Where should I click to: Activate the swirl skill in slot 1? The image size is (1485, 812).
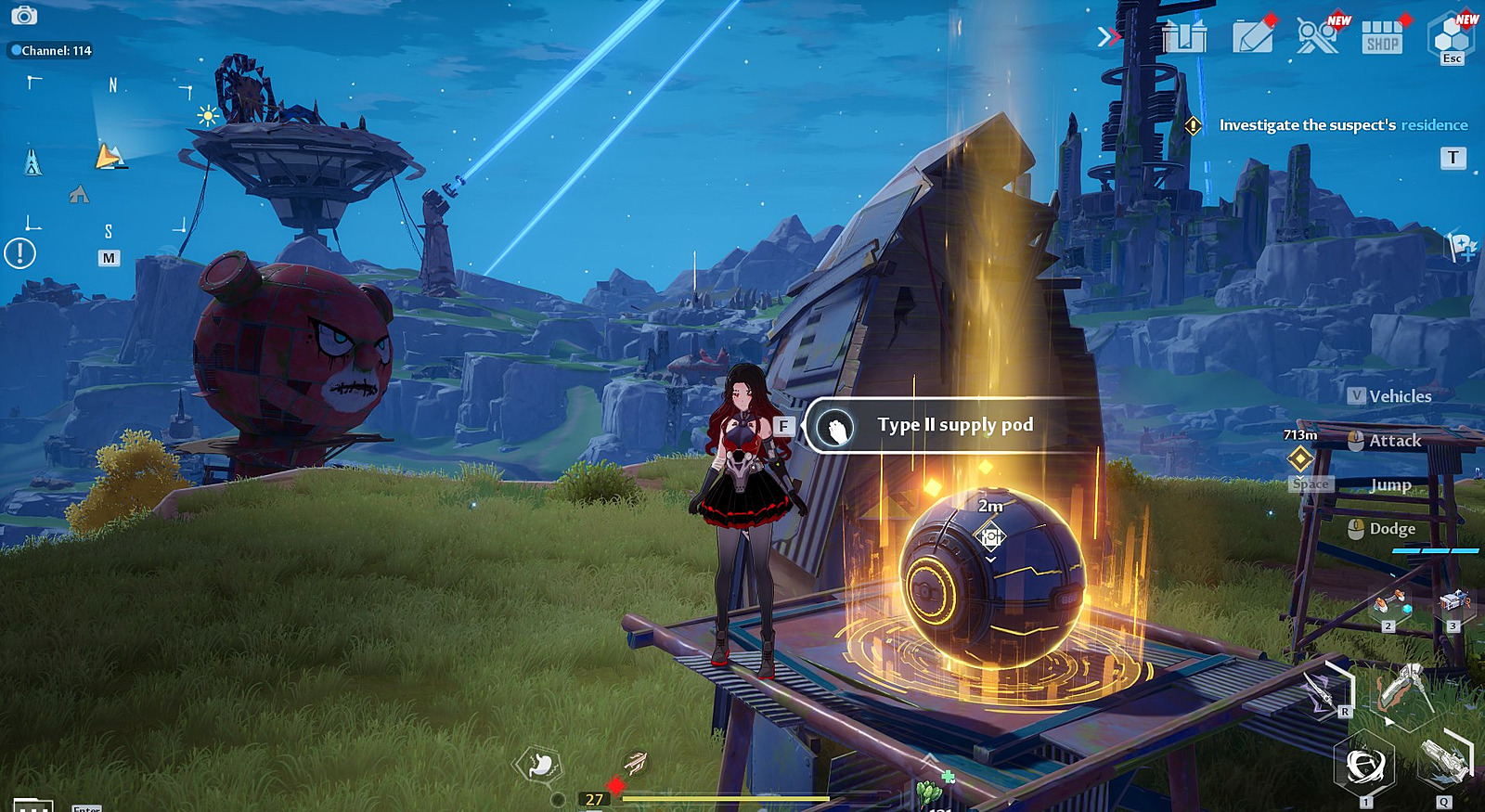click(x=1364, y=767)
